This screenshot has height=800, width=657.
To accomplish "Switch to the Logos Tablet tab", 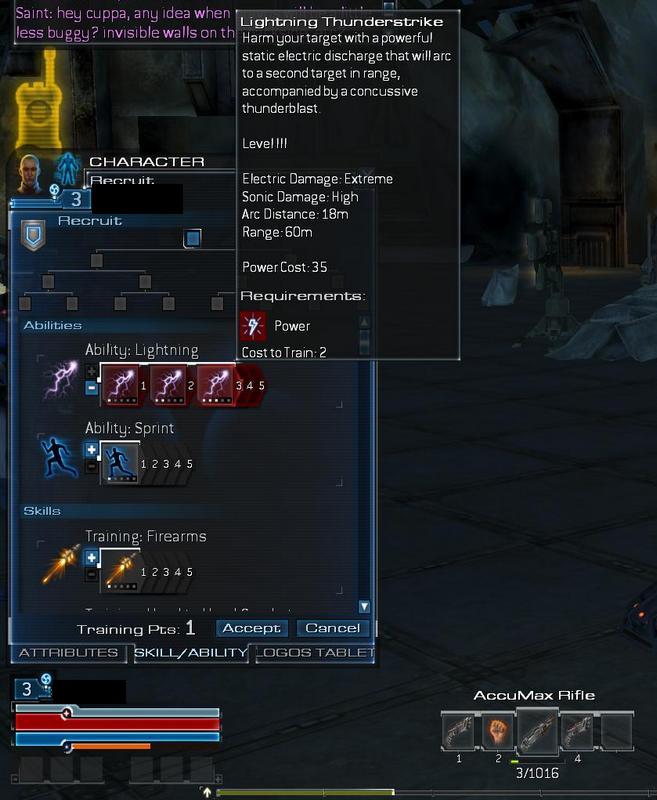I will point(315,653).
